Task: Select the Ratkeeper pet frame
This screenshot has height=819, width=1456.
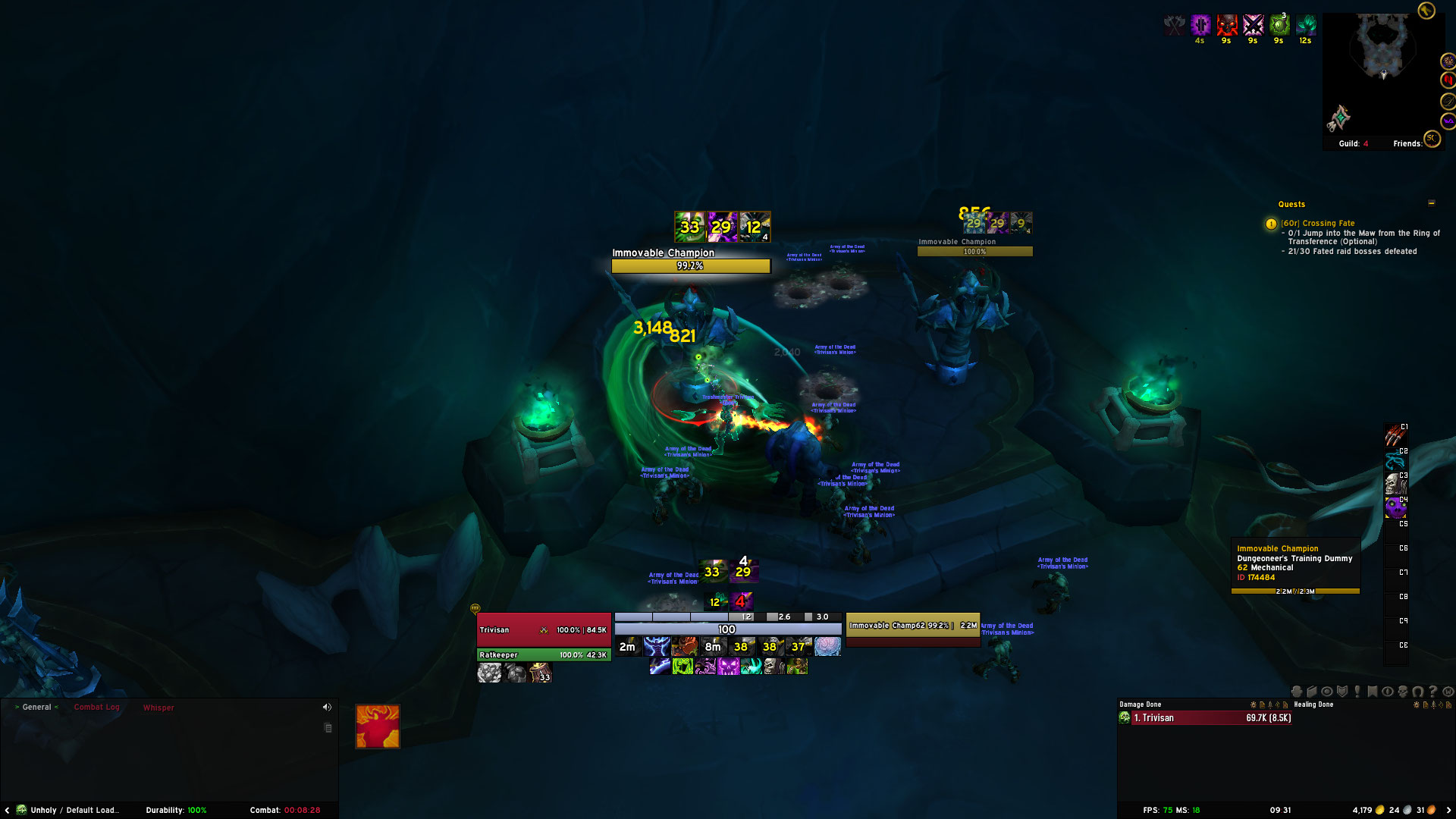Action: (x=543, y=655)
